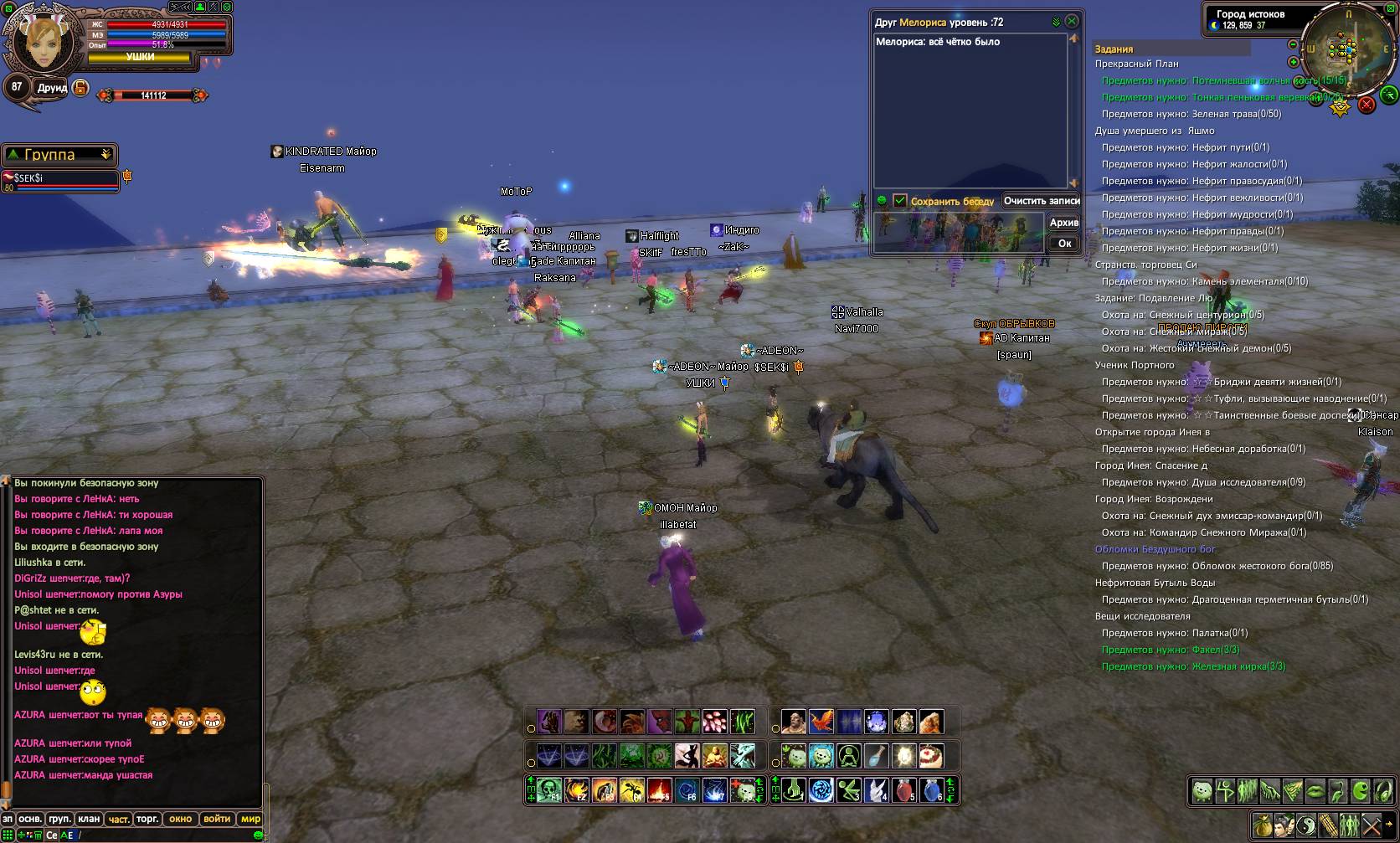Expand the Группа party dropdown
This screenshot has width=1400, height=843.
tap(106, 155)
